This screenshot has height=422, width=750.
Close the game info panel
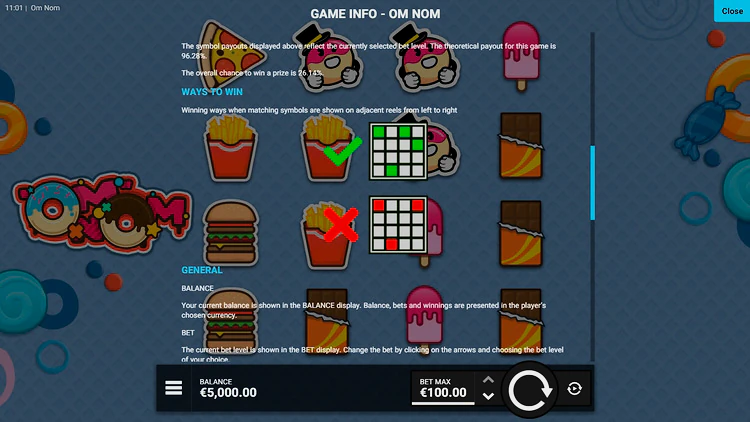pos(730,11)
